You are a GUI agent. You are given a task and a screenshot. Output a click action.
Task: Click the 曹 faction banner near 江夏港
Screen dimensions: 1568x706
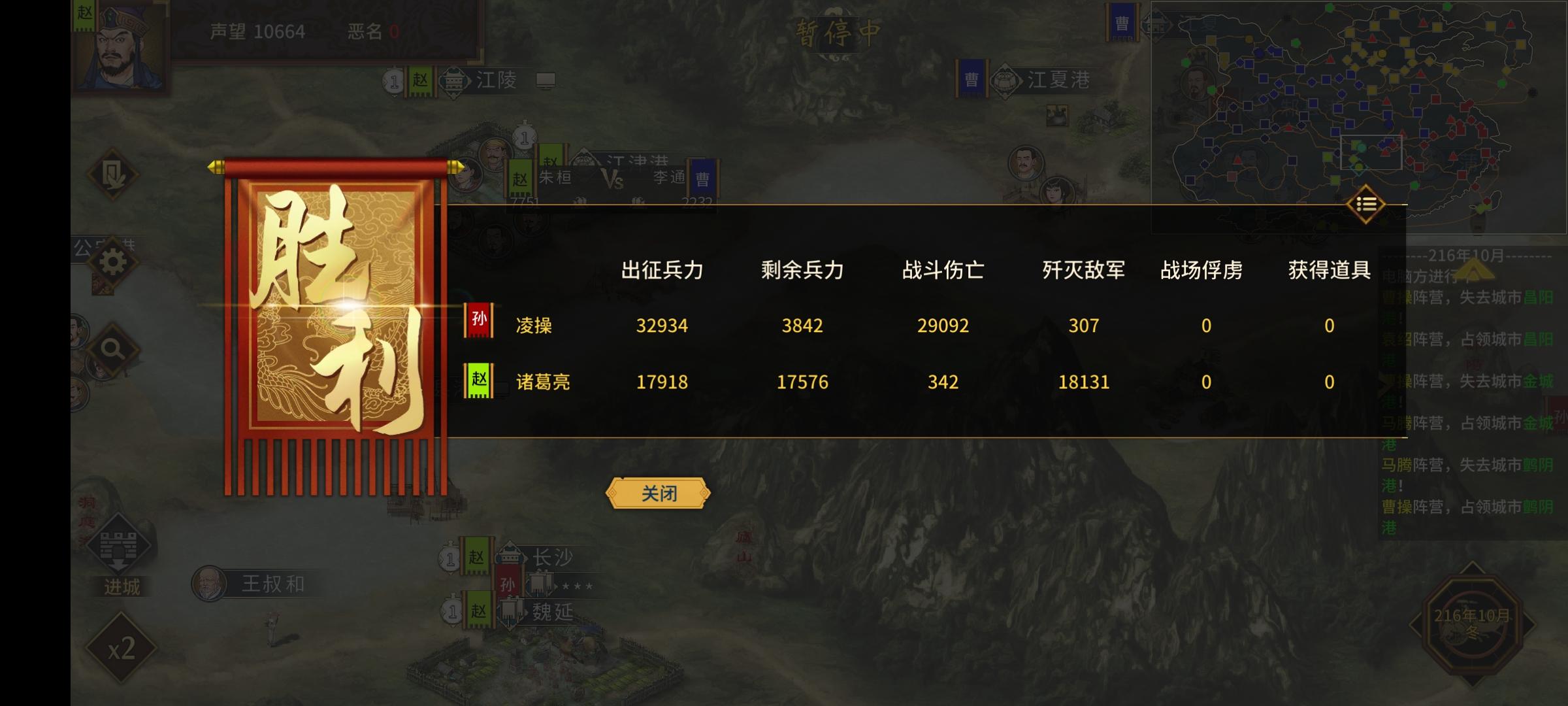tap(971, 77)
